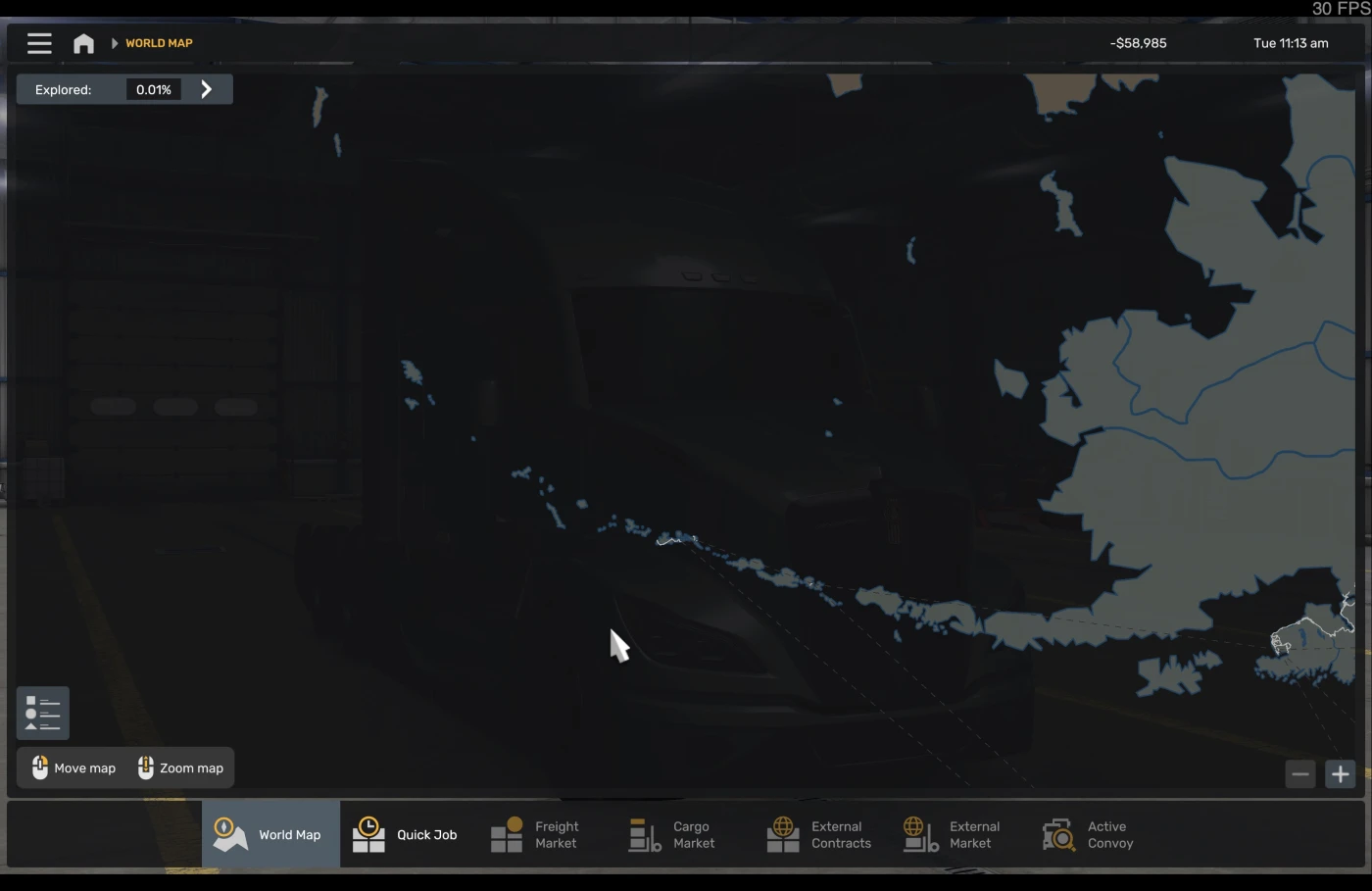Open the External Market icon

(919, 834)
